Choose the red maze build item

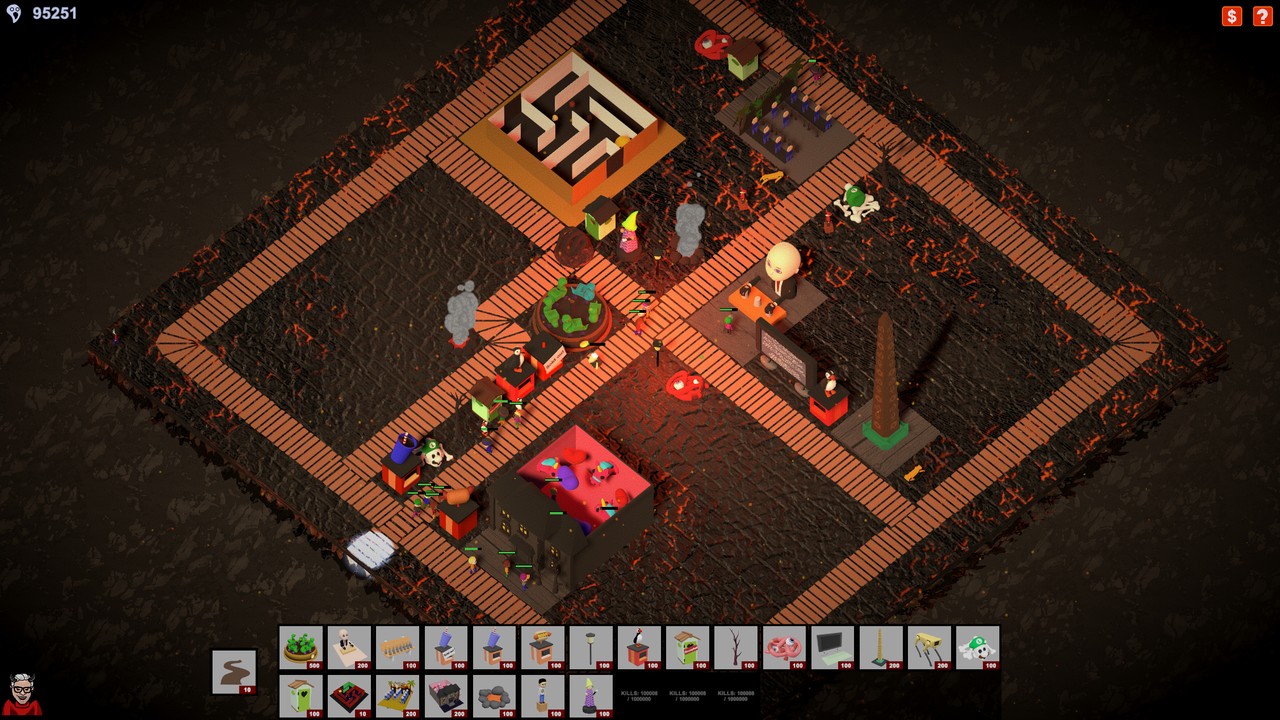(x=349, y=695)
